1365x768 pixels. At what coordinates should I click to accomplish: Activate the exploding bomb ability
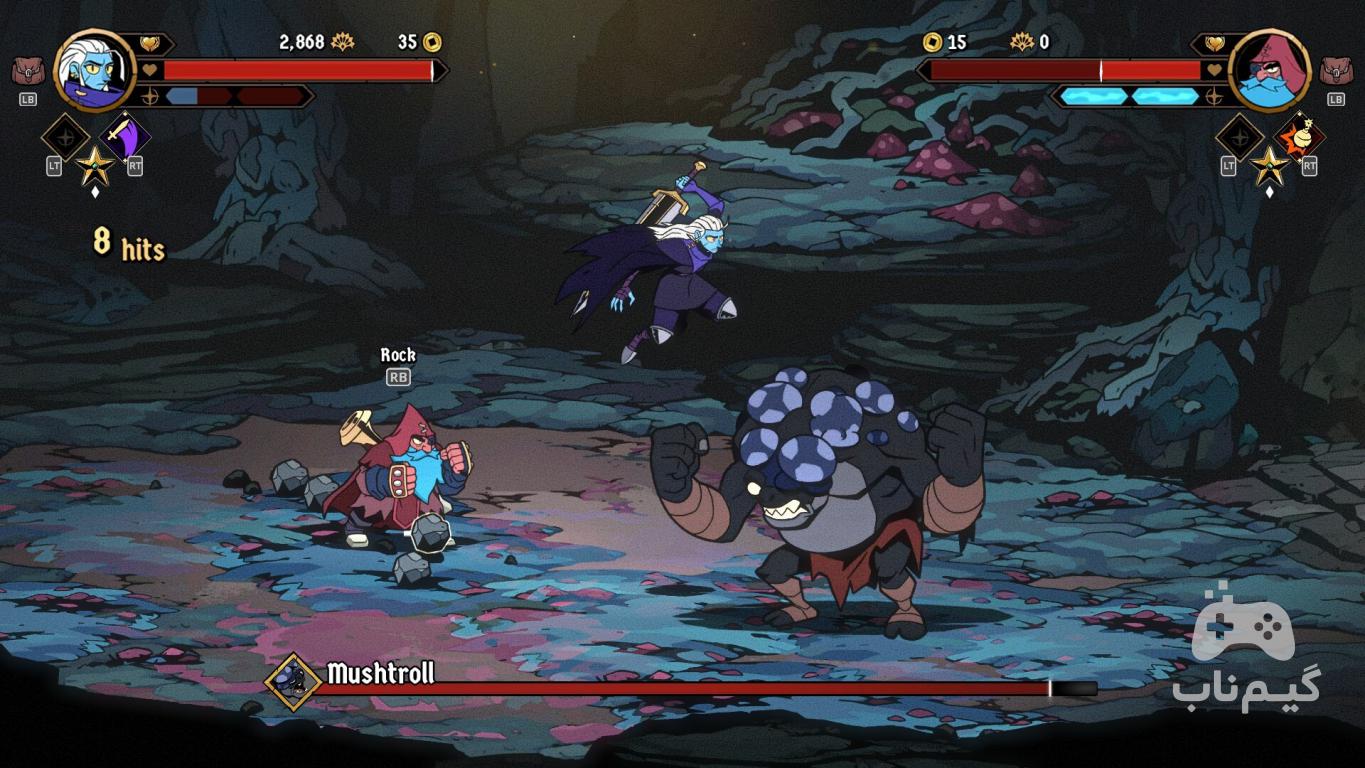click(x=1300, y=136)
